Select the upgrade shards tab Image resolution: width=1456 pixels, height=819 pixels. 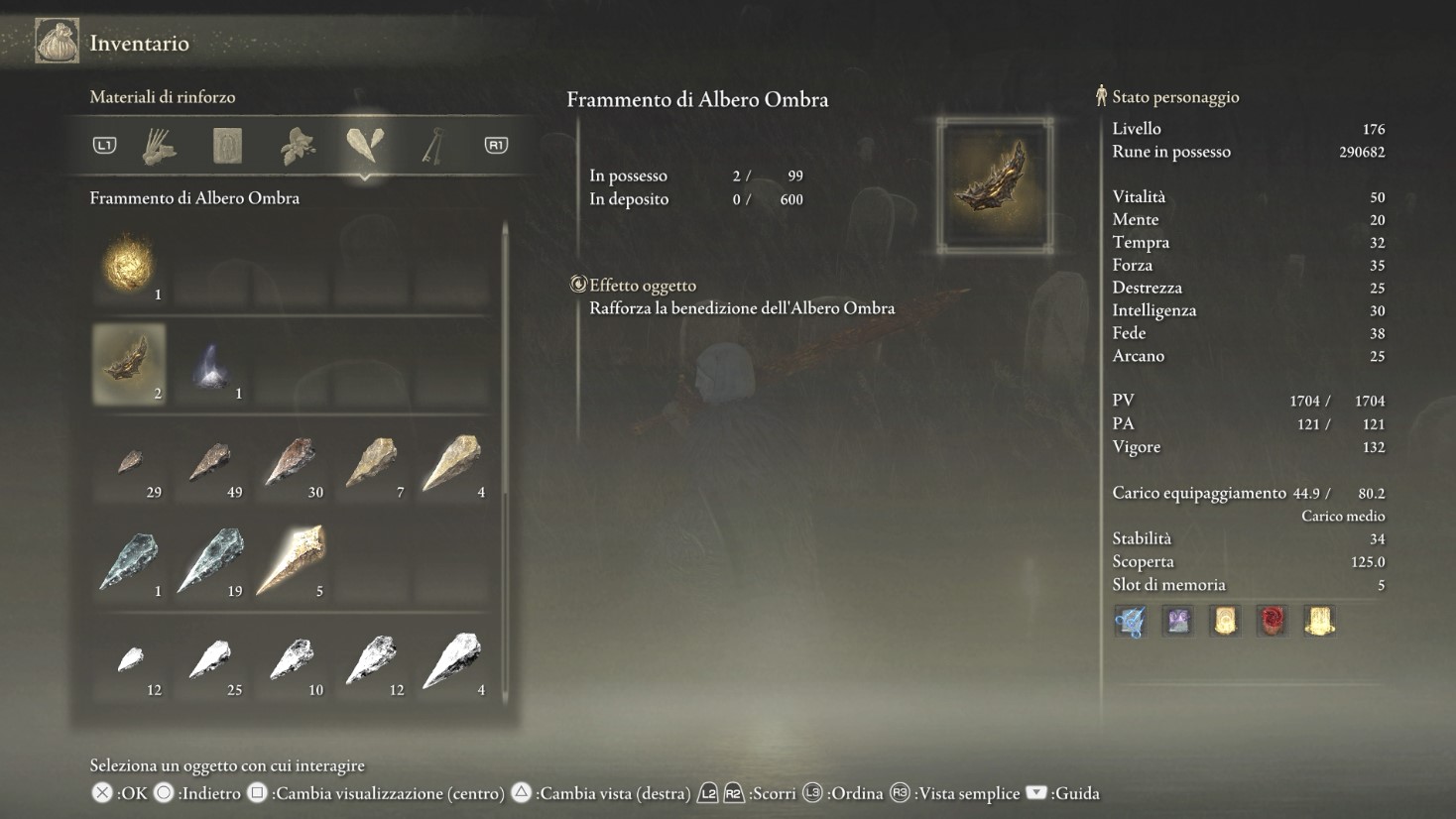[365, 146]
